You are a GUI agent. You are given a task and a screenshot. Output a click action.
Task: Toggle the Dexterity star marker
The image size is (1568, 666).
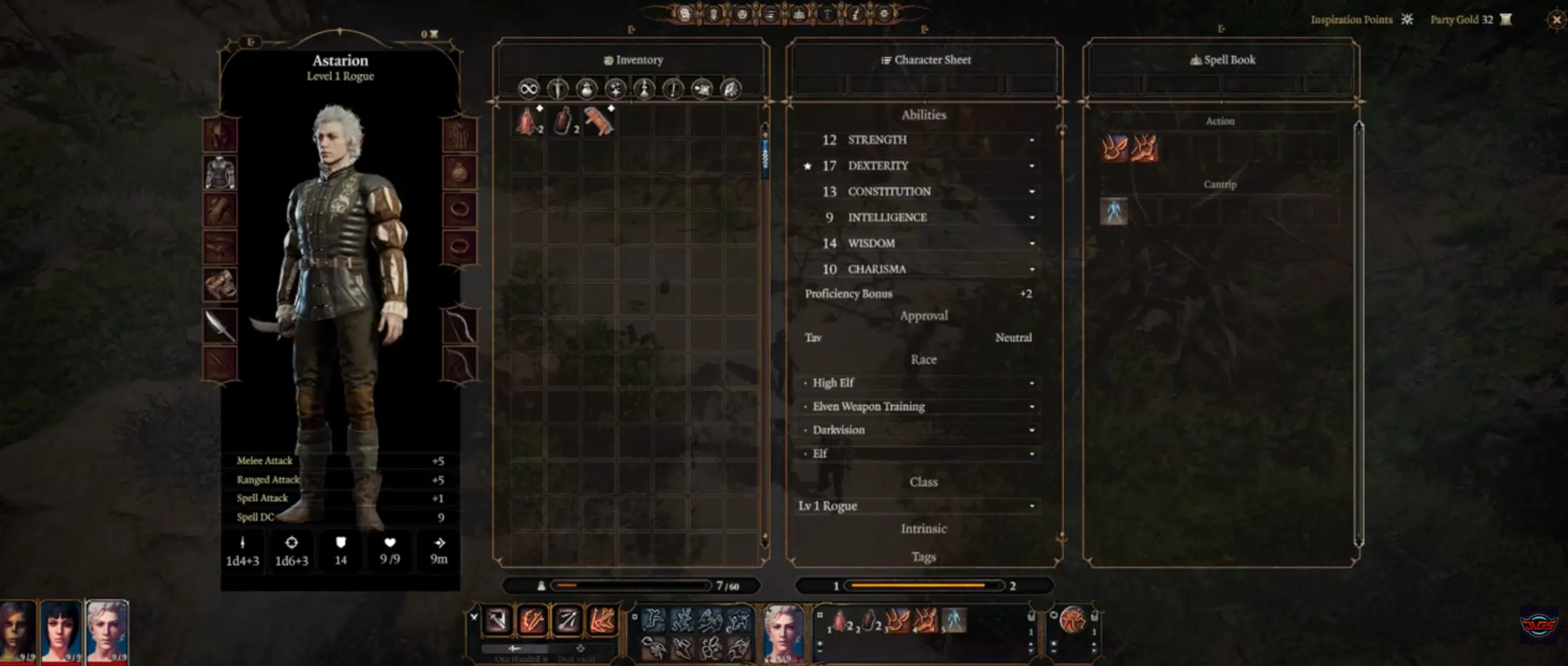pyautogui.click(x=808, y=165)
